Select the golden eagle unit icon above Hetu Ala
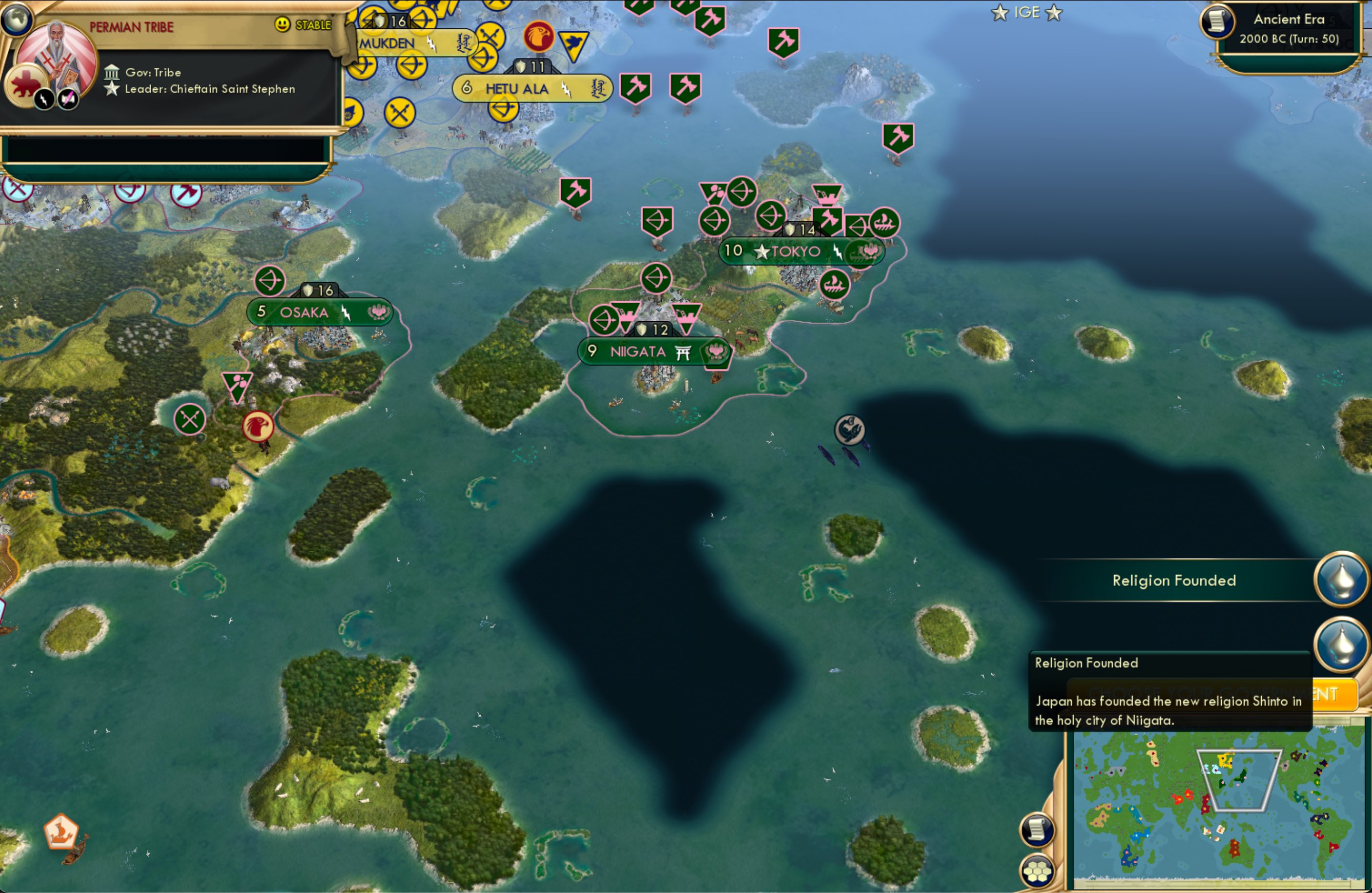The height and width of the screenshot is (893, 1372). (540, 37)
